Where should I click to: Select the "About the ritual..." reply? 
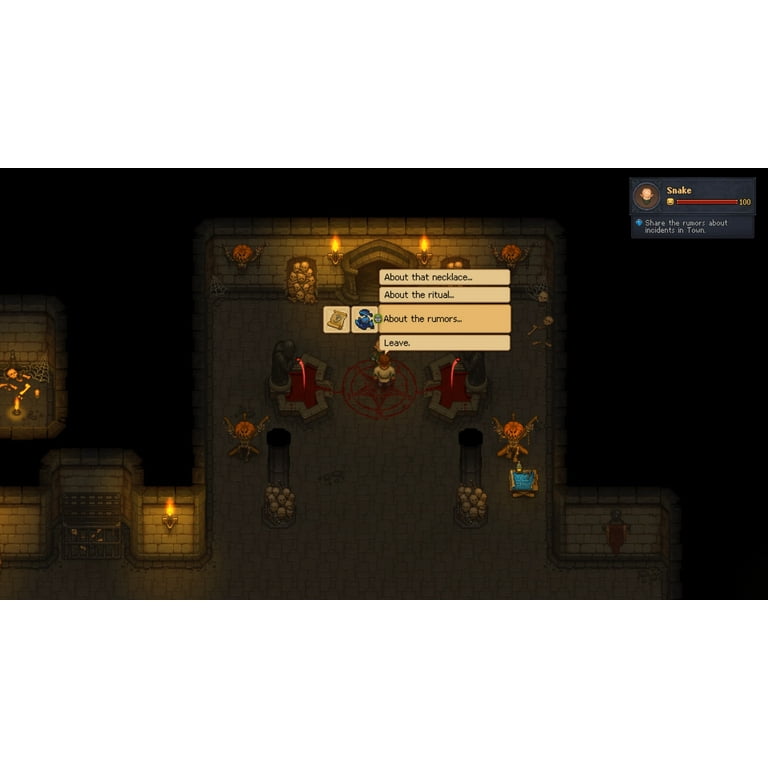coord(444,295)
